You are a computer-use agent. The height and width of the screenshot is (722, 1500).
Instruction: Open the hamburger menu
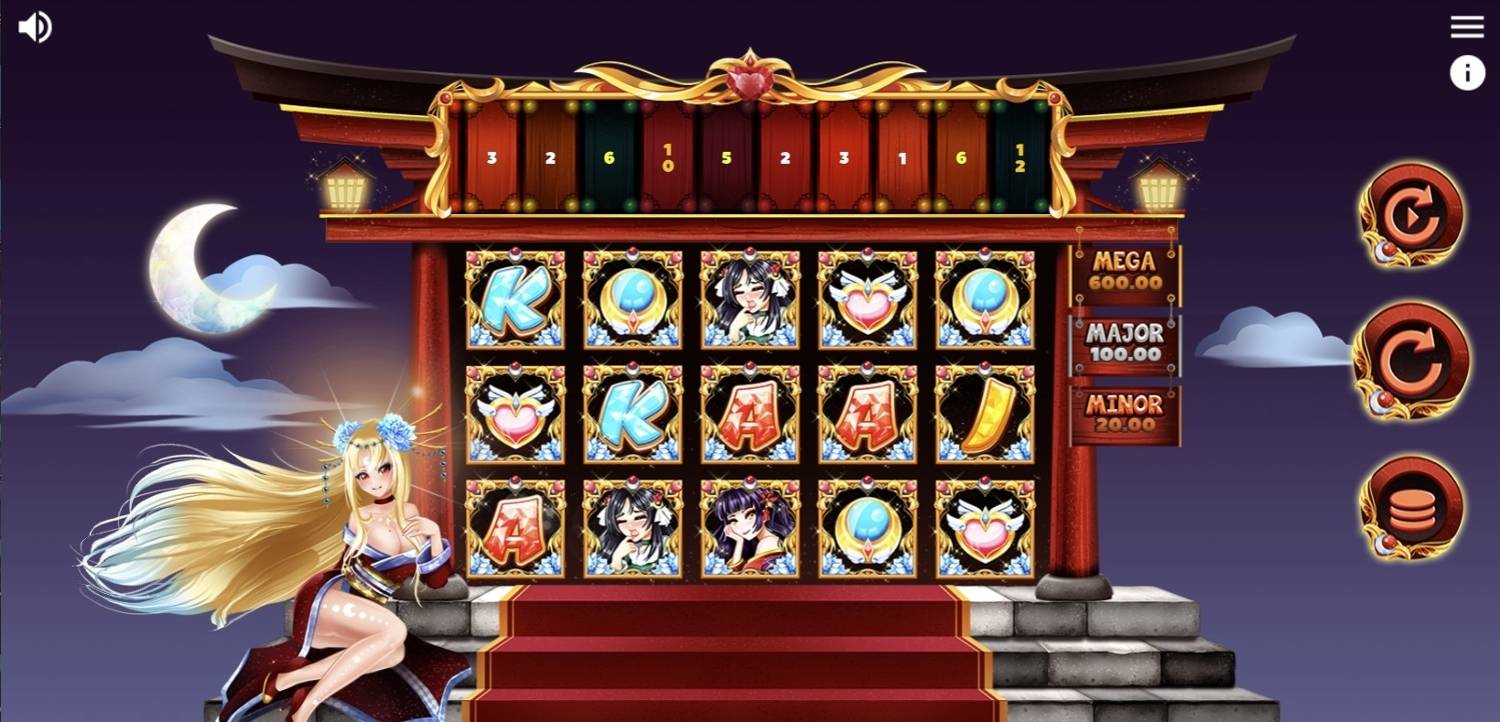click(x=1467, y=27)
